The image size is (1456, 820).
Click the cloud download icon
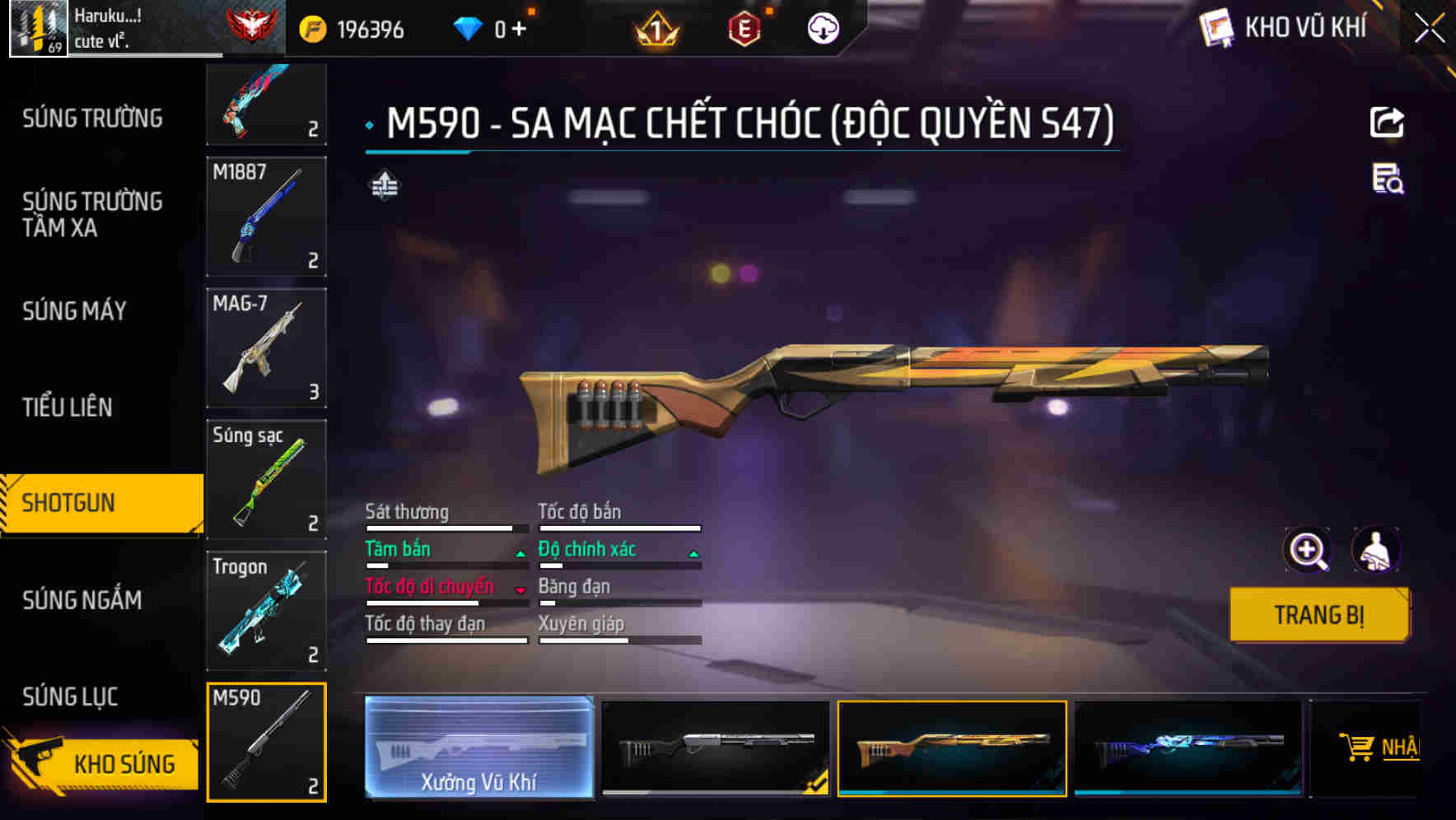point(822,27)
